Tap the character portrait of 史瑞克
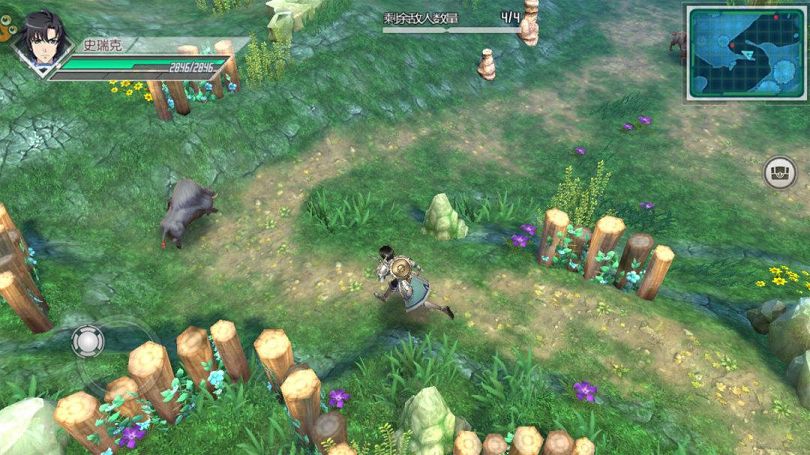Image resolution: width=810 pixels, height=455 pixels. (41, 42)
